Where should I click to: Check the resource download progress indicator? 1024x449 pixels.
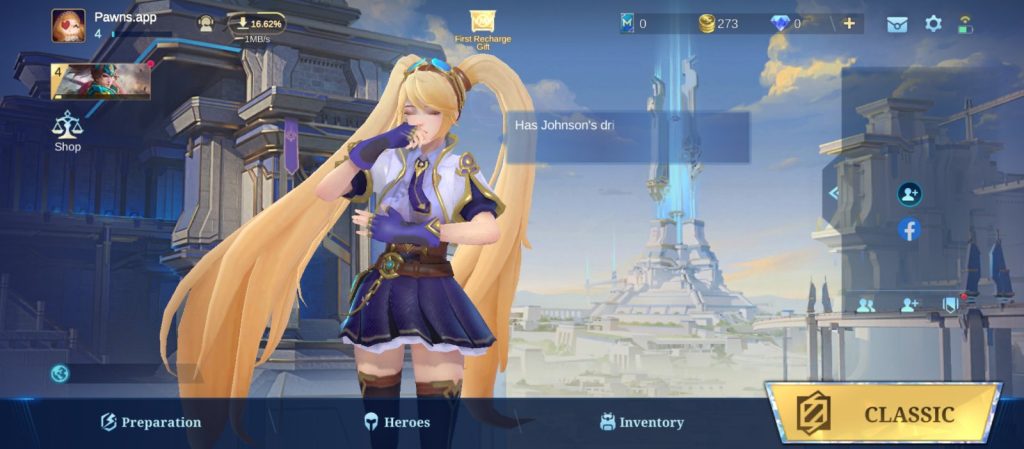(256, 24)
